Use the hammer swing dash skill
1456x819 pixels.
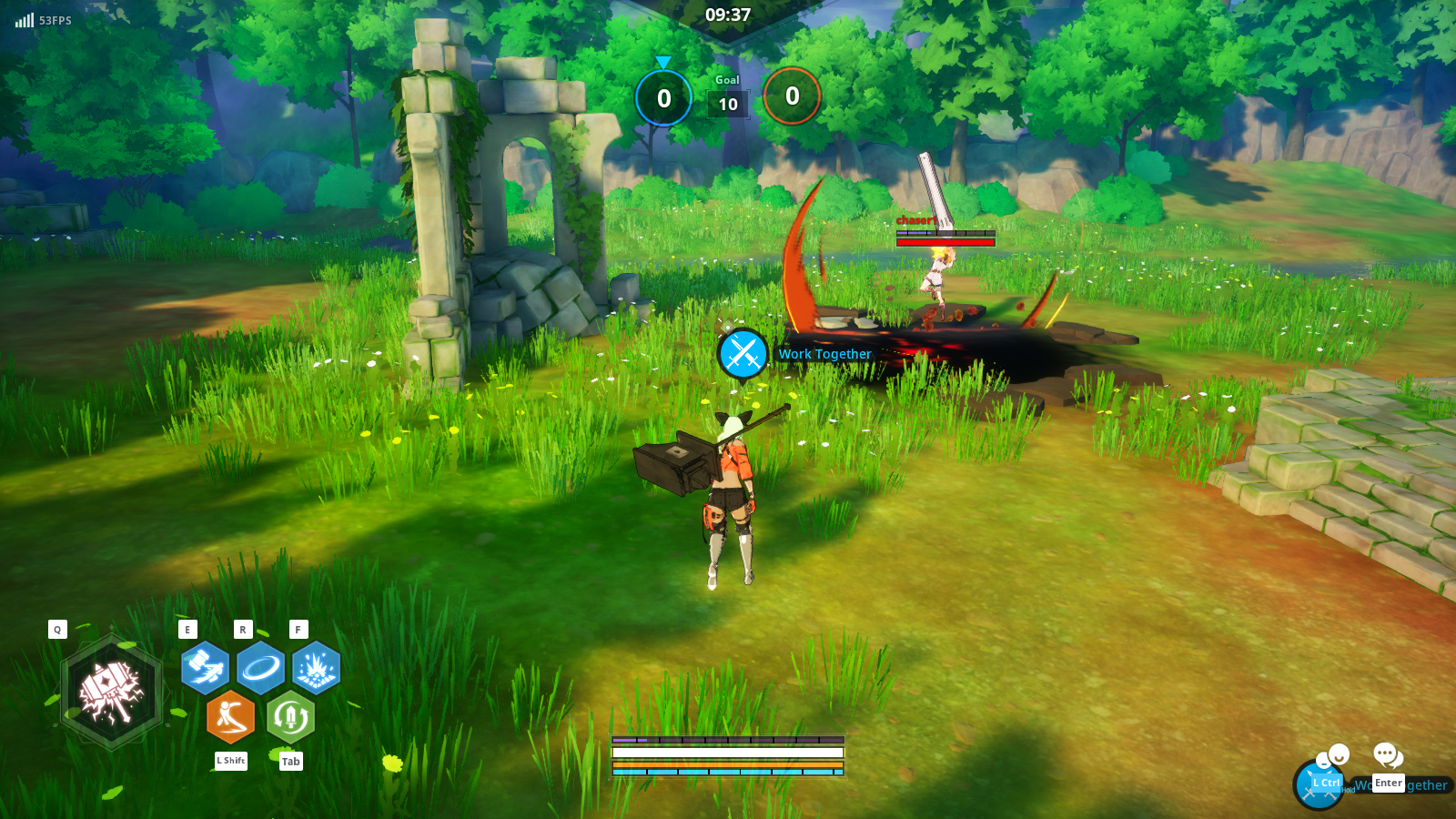[205, 668]
